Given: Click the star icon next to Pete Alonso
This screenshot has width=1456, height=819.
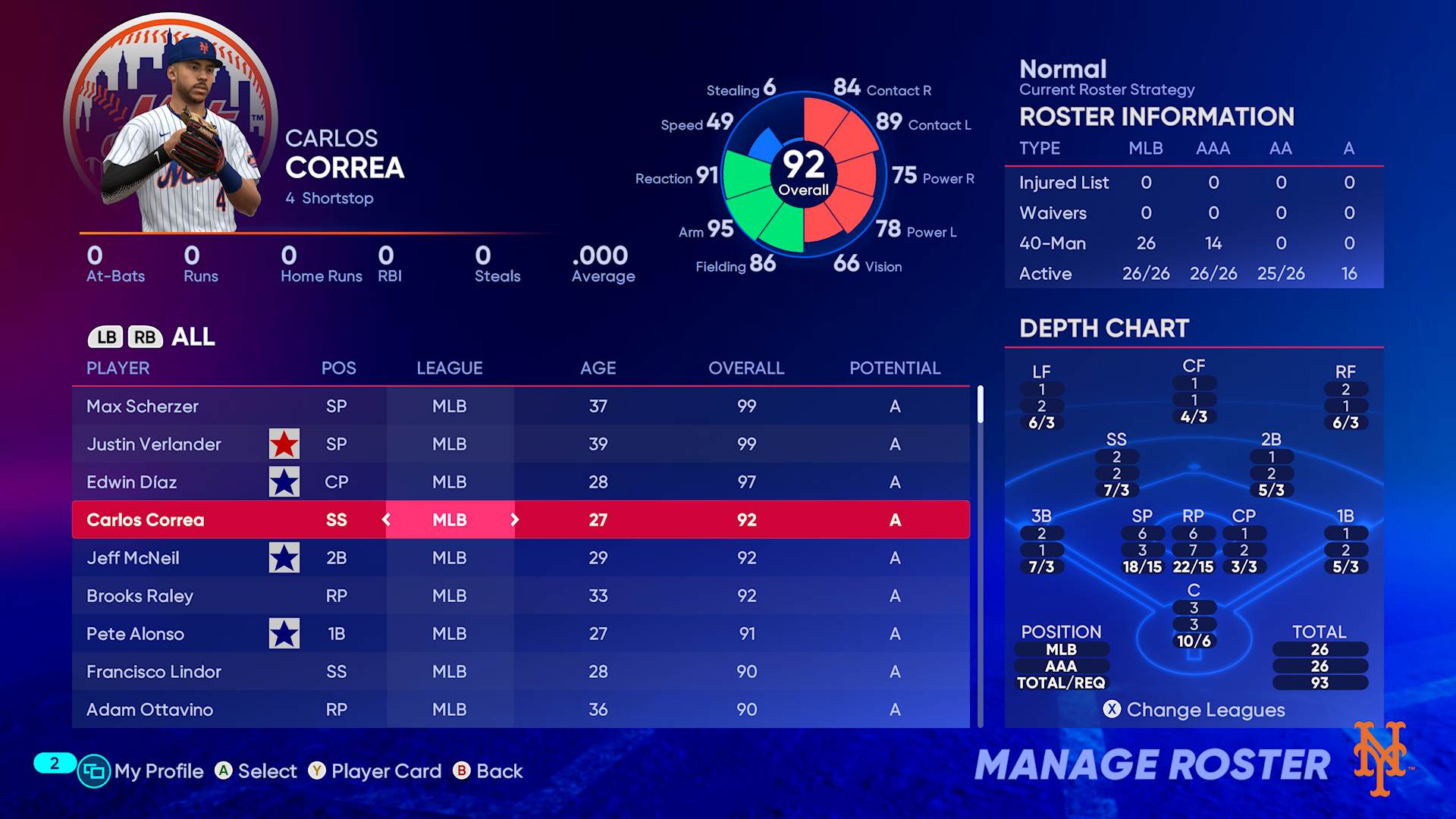Looking at the screenshot, I should click(284, 634).
